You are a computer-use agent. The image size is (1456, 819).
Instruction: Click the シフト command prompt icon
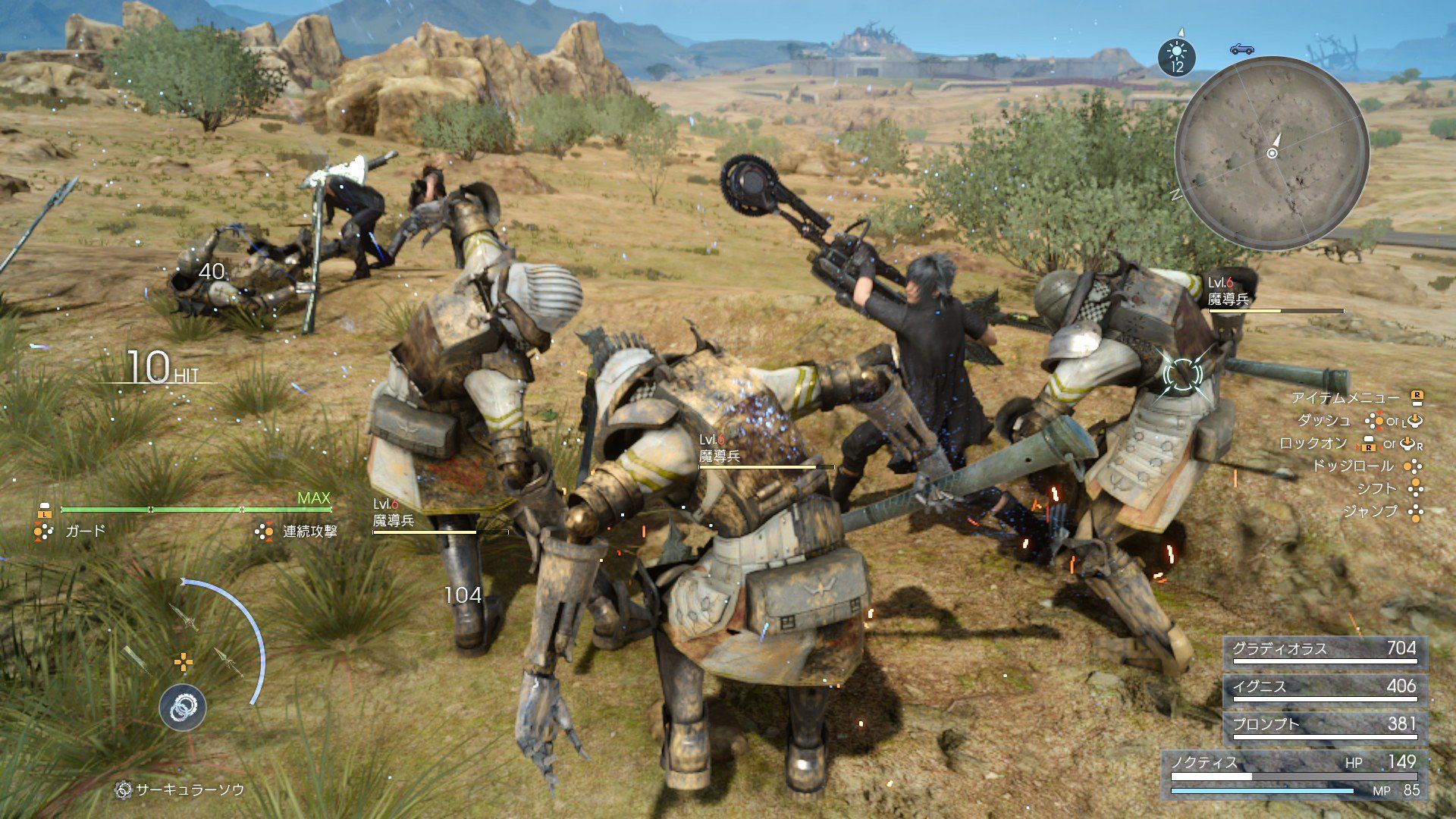[1414, 488]
